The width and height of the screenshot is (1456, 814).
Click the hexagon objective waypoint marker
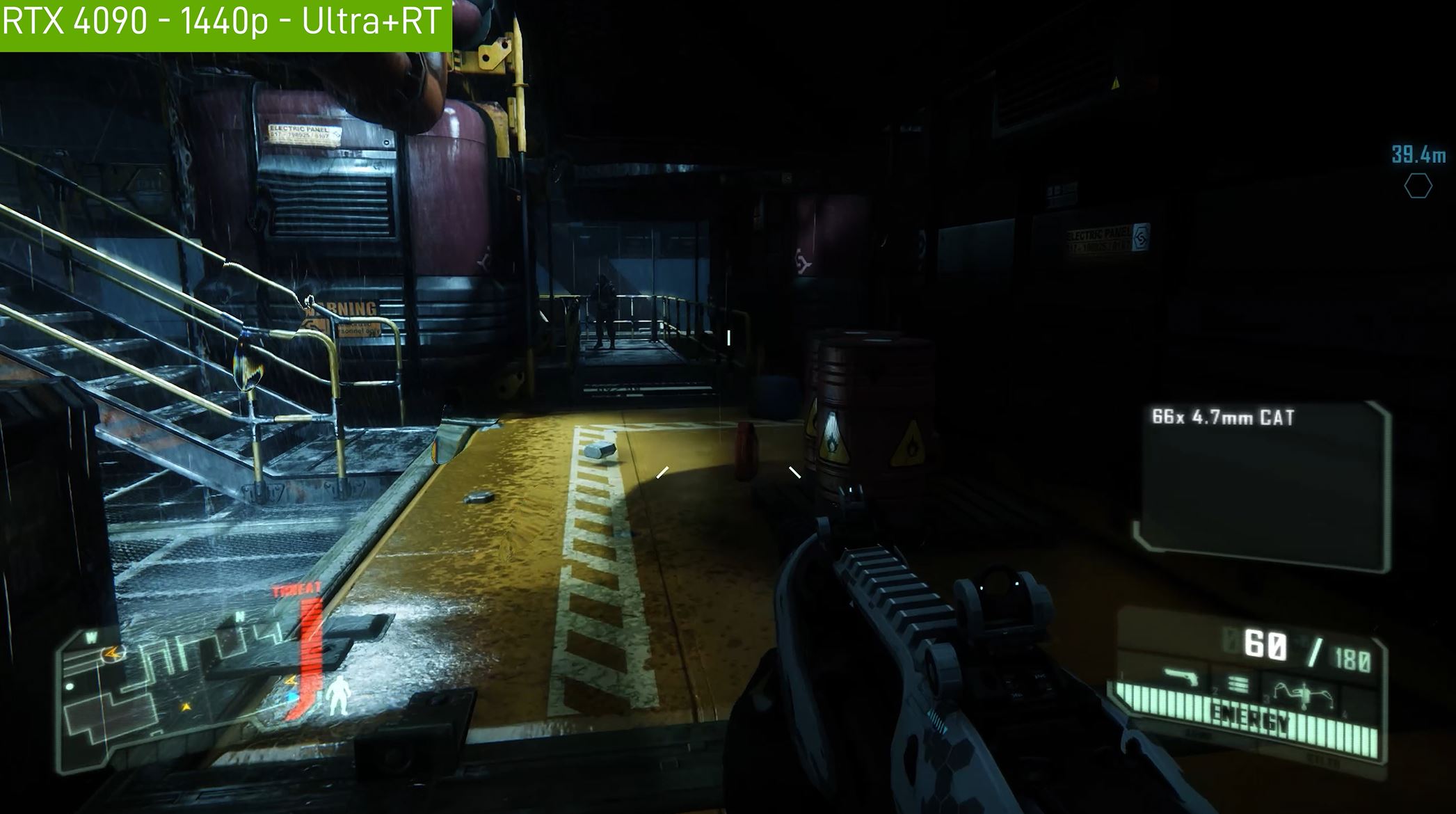1418,186
